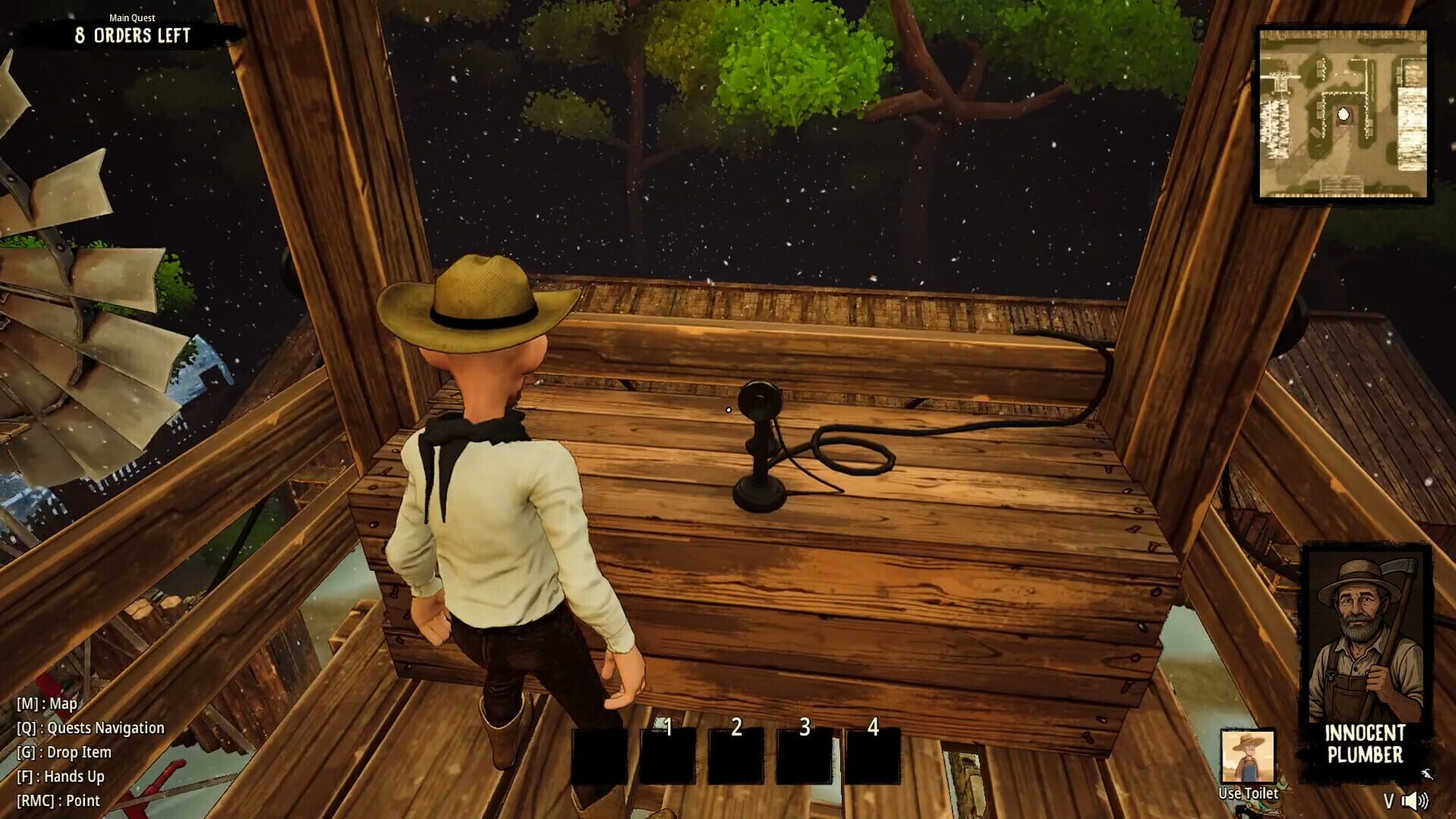
Task: Toggle Hands Up from the keybind list
Action: (x=59, y=776)
